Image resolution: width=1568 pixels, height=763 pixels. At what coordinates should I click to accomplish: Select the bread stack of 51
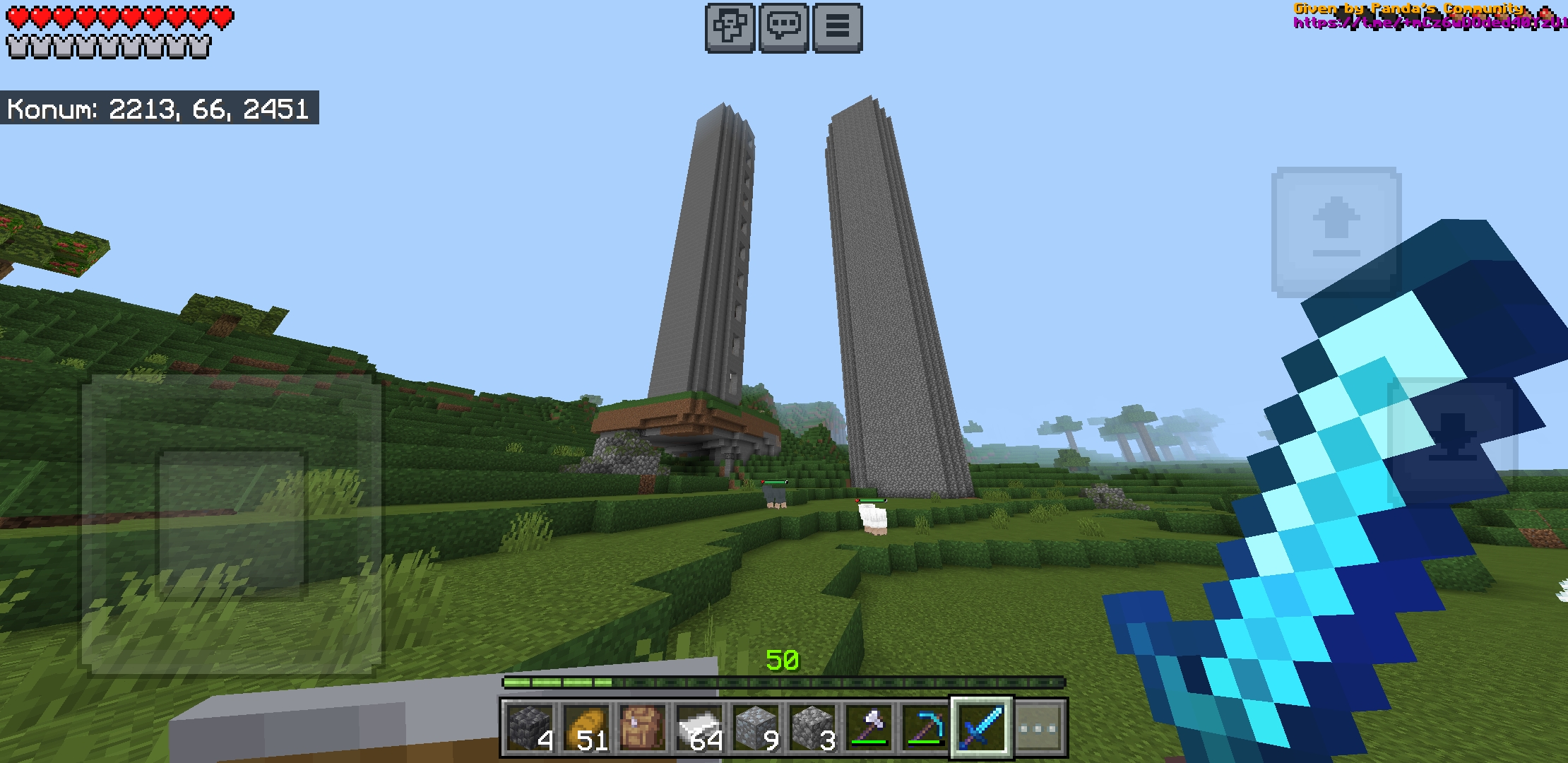[586, 728]
